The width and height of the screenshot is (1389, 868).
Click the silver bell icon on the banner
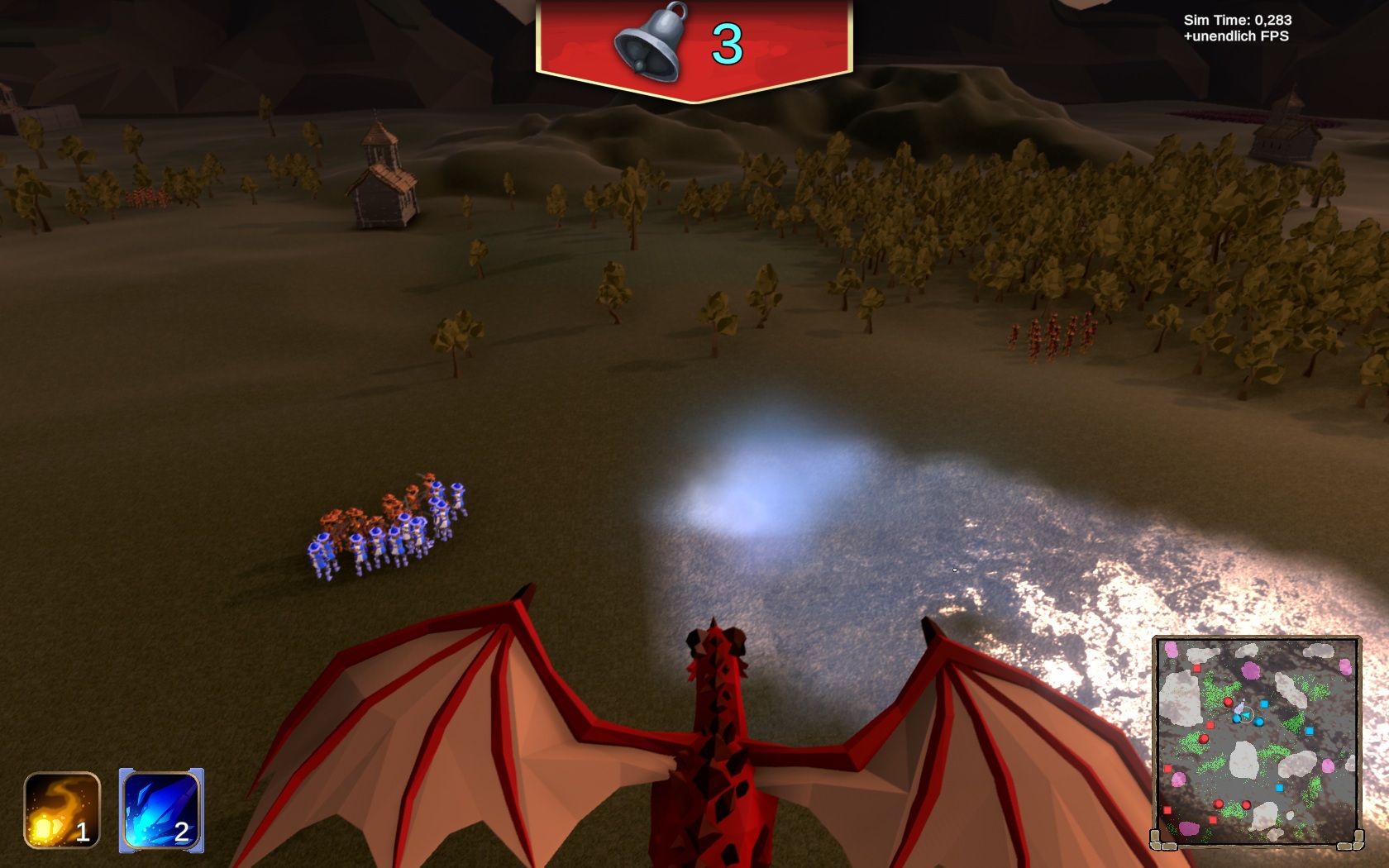(x=652, y=40)
